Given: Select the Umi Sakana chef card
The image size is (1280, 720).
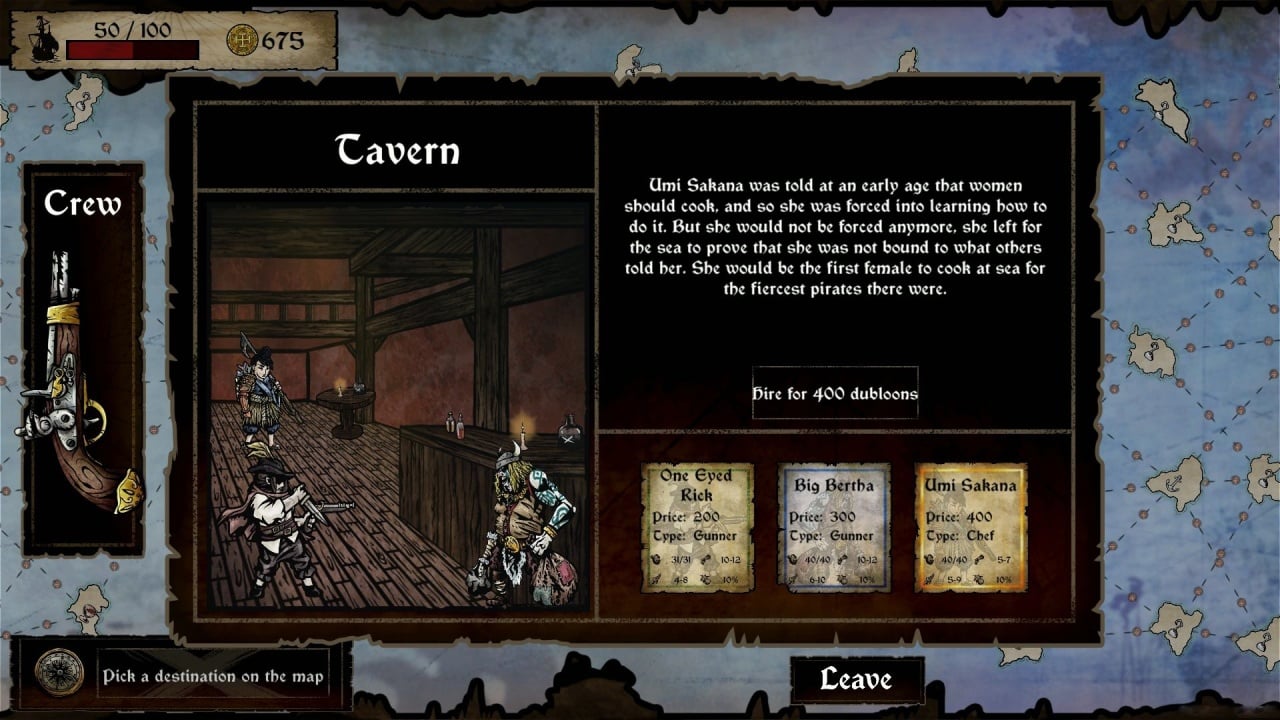Looking at the screenshot, I should click(x=970, y=527).
